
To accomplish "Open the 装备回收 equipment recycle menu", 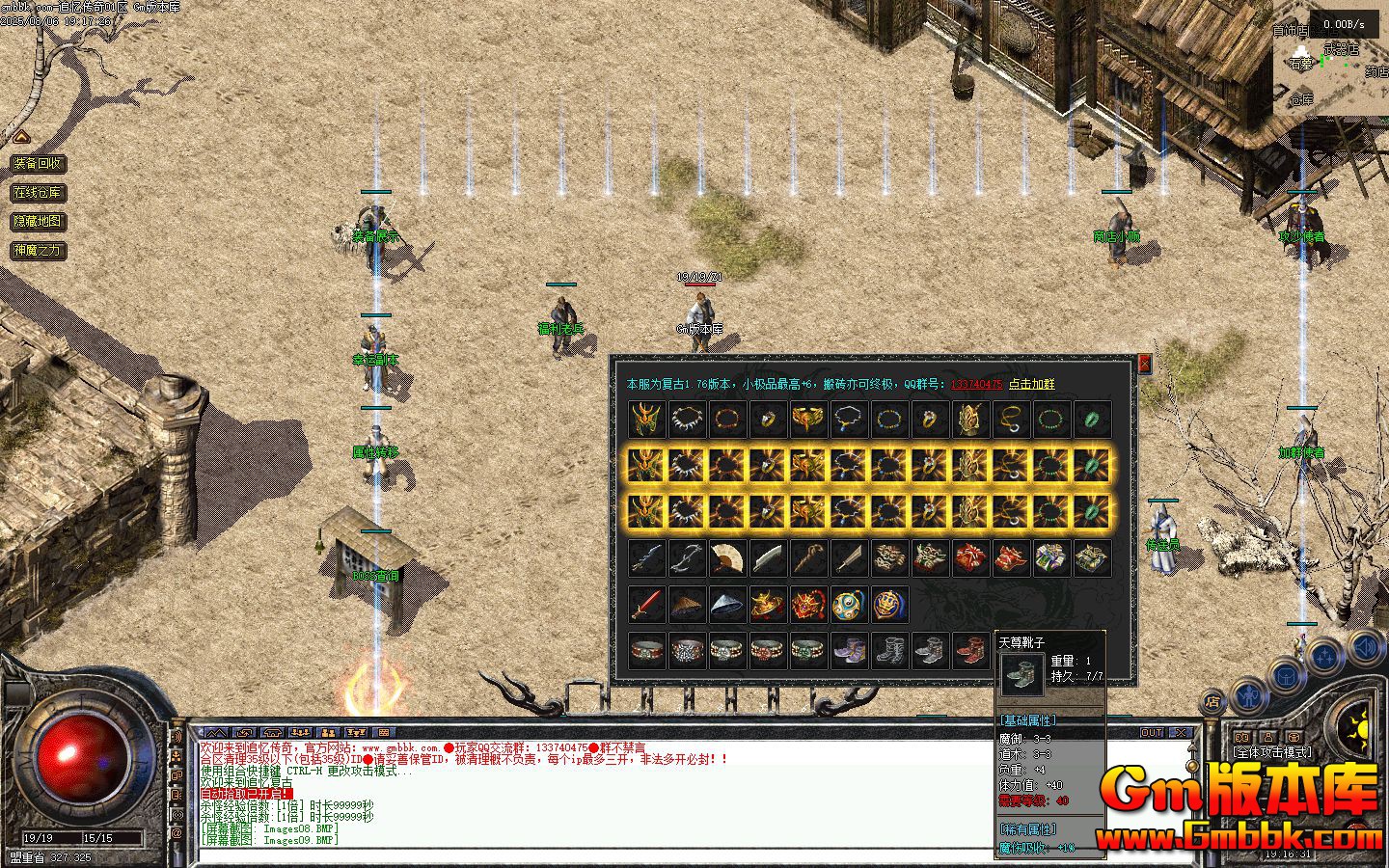I will coord(39,164).
